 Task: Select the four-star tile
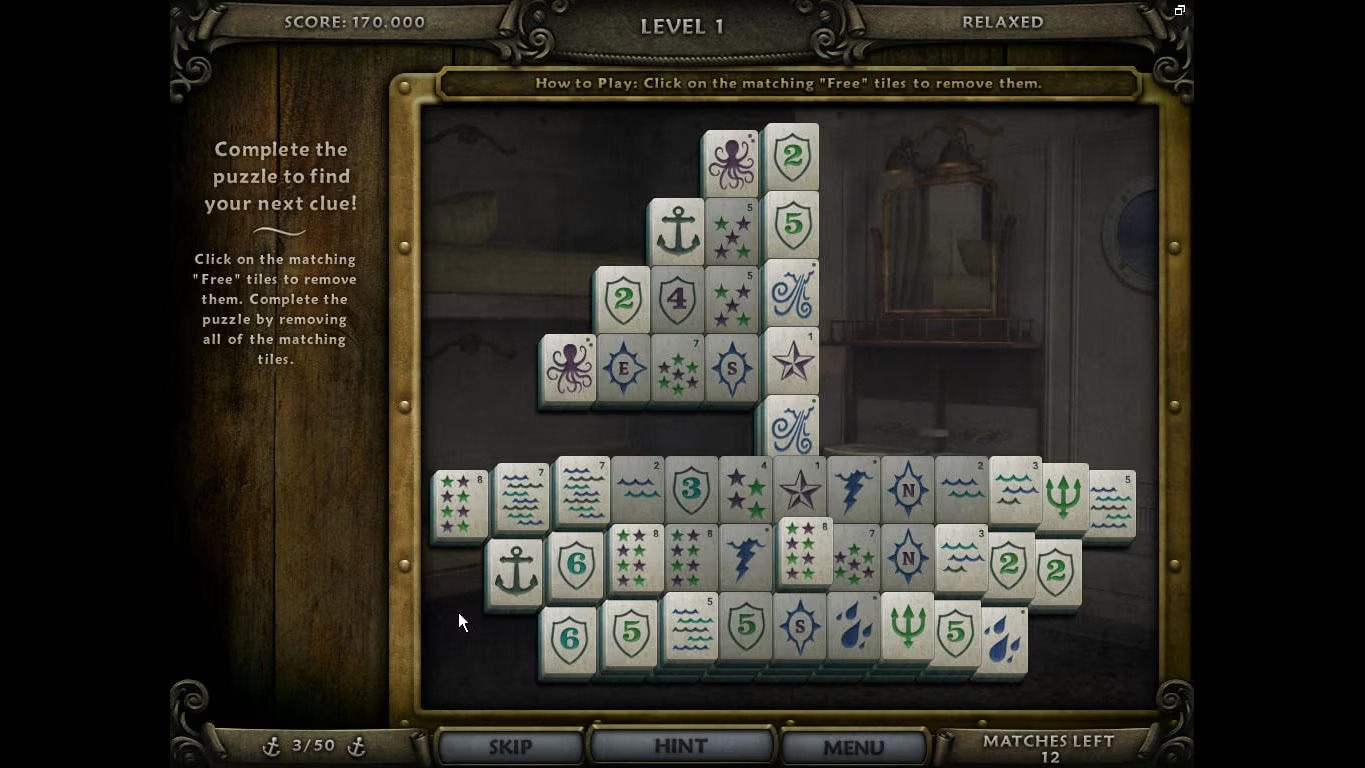745,491
